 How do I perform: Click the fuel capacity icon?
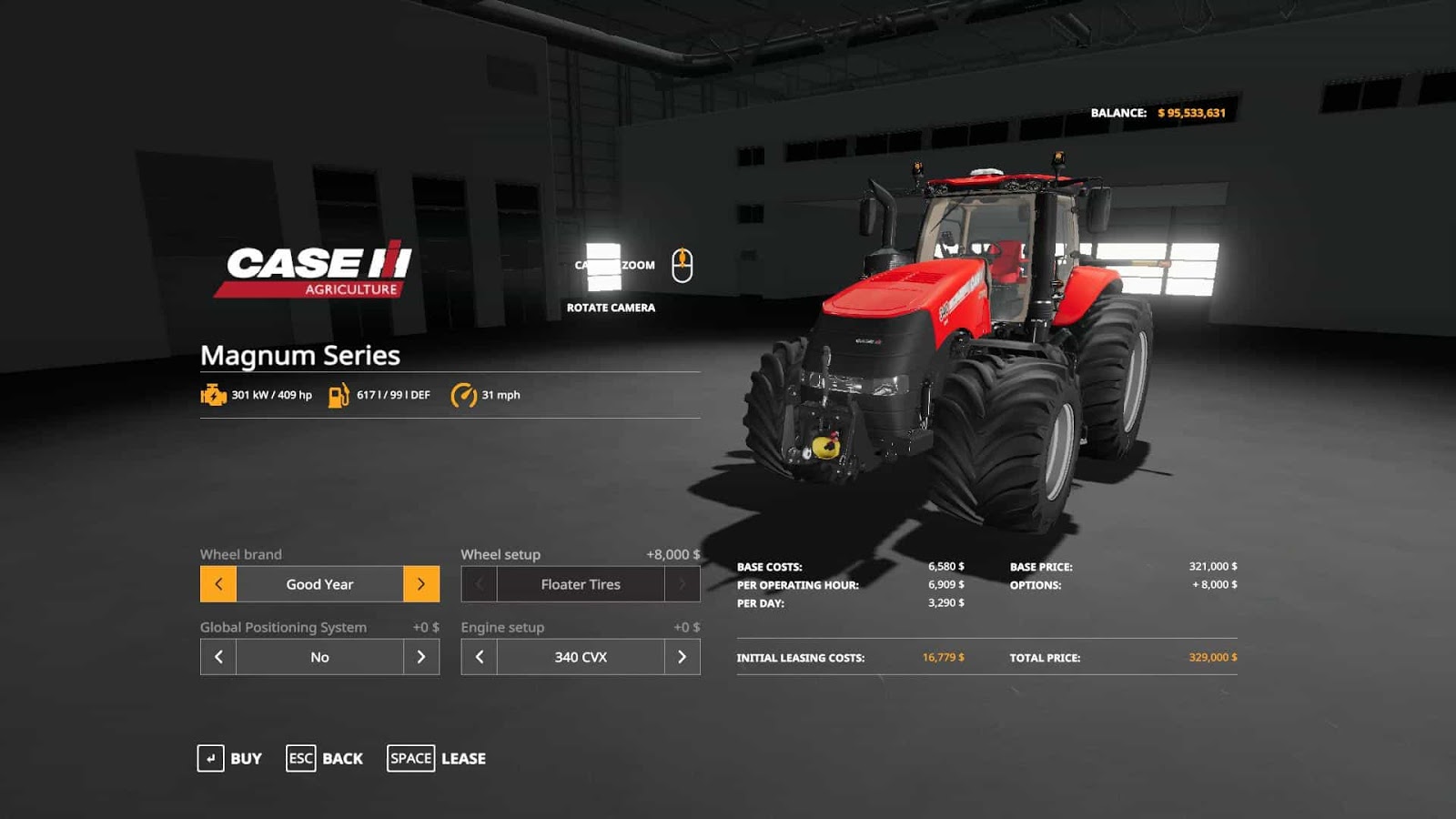[x=337, y=395]
